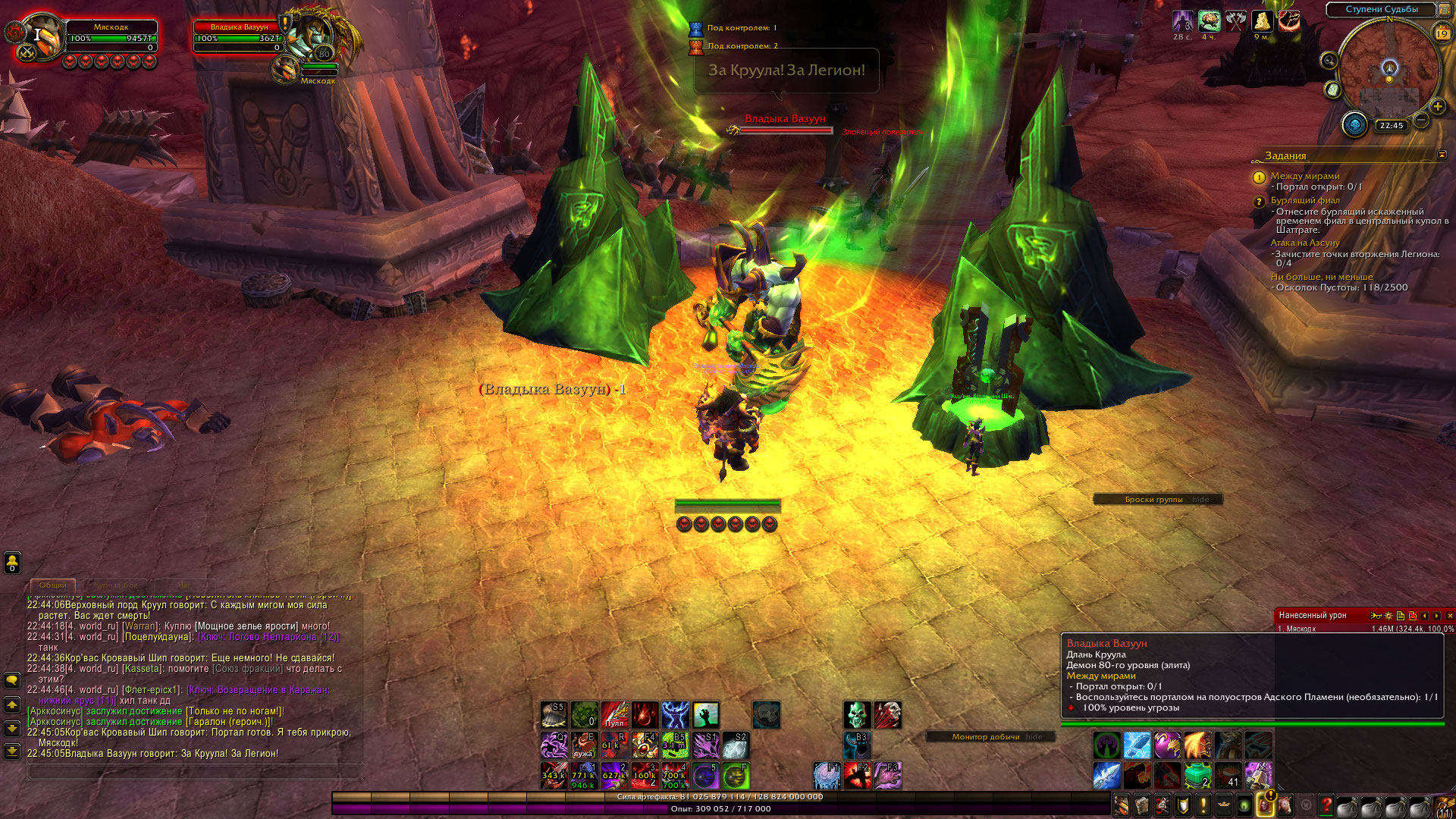The width and height of the screenshot is (1456, 819).
Task: Select the Между мирами quest in tracker
Action: [x=1305, y=176]
